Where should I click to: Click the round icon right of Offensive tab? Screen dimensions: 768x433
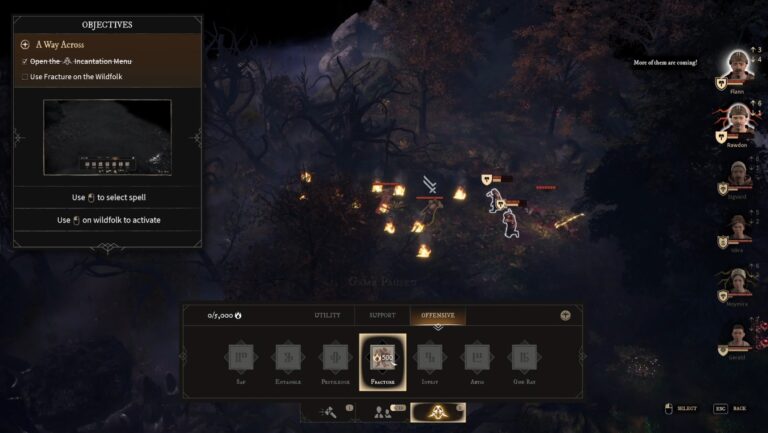pos(565,315)
